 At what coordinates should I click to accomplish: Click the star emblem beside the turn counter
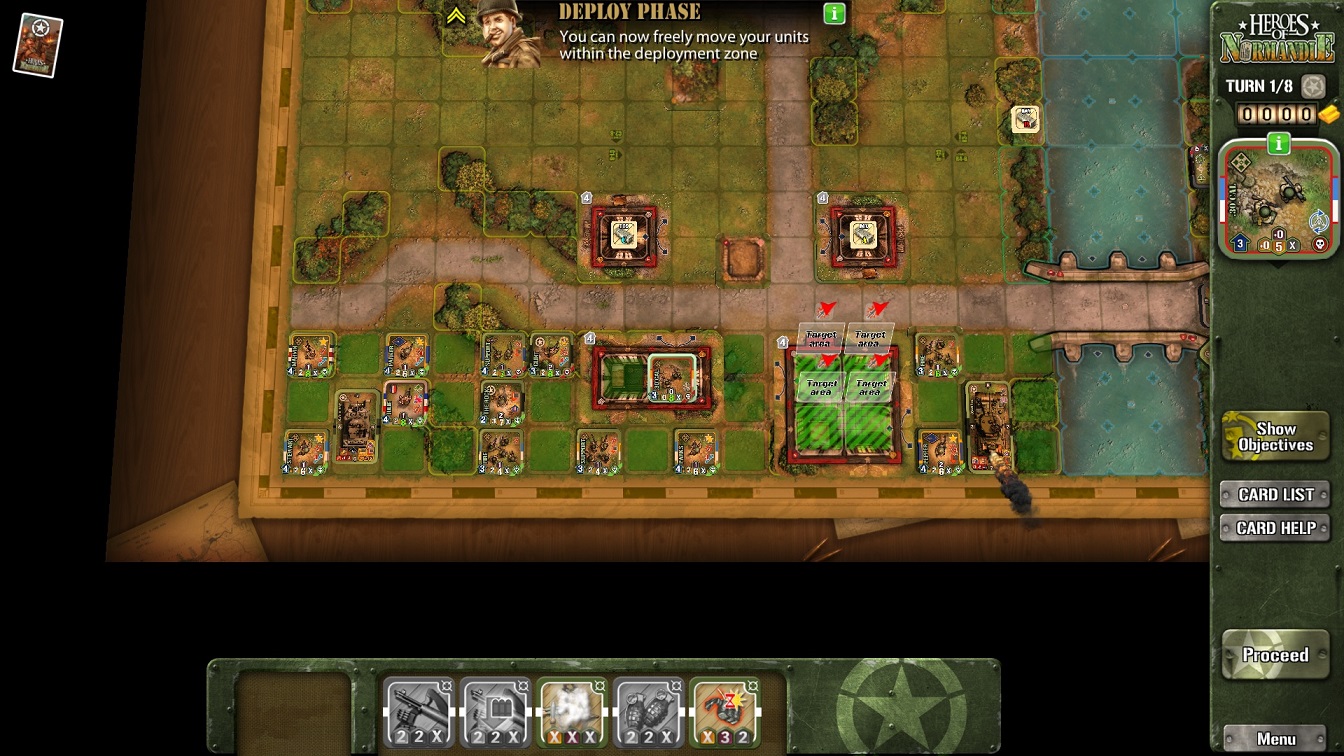pyautogui.click(x=1312, y=86)
